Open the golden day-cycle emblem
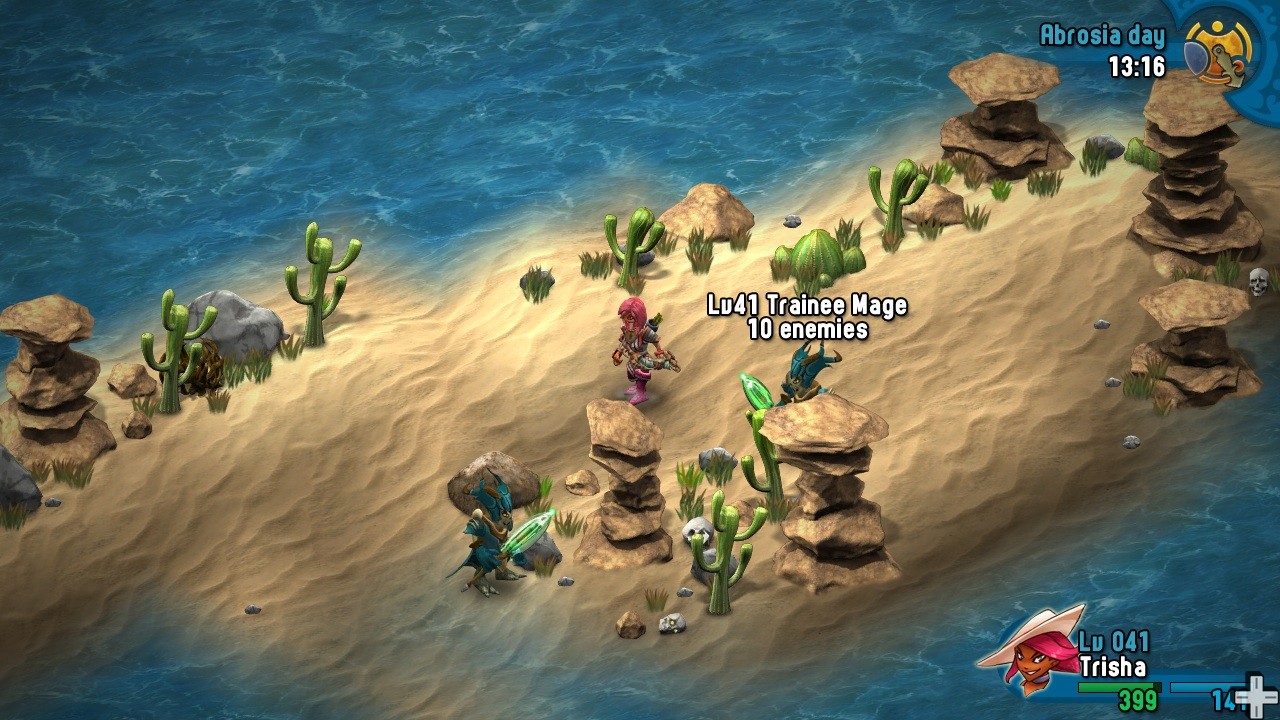The width and height of the screenshot is (1280, 720). pos(1220,51)
